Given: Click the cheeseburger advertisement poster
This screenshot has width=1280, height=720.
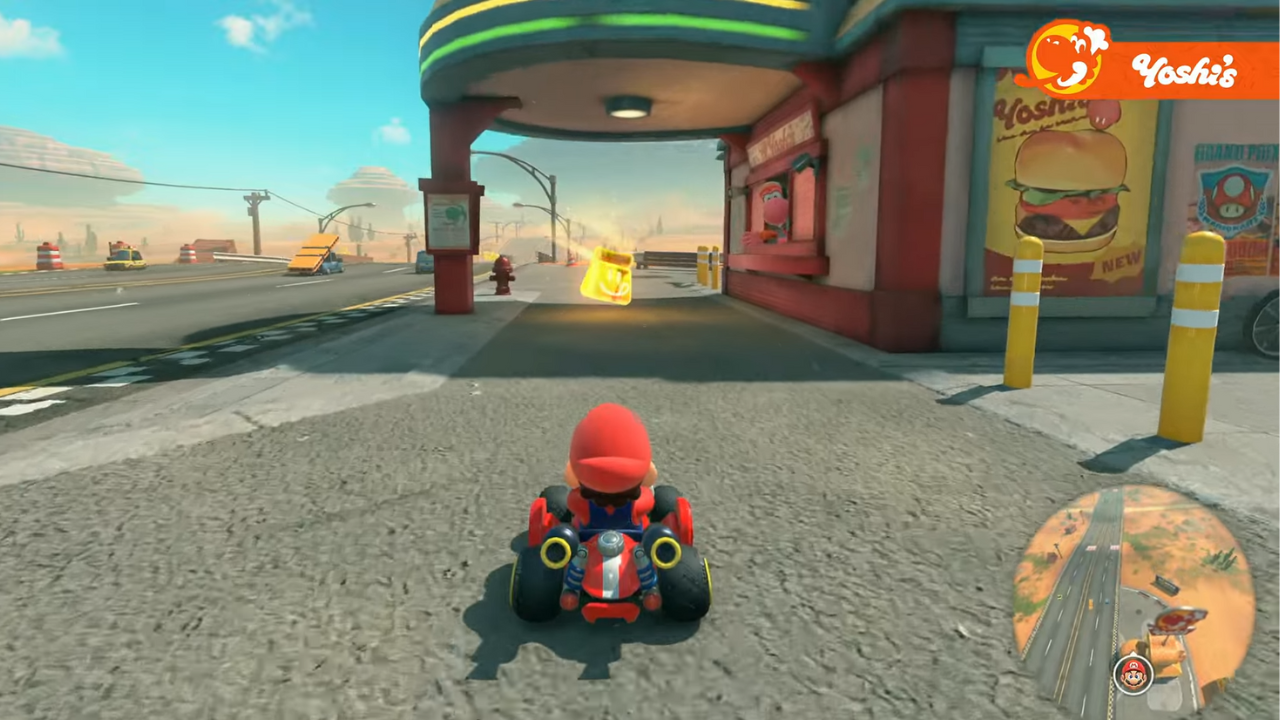Looking at the screenshot, I should click(x=1067, y=185).
